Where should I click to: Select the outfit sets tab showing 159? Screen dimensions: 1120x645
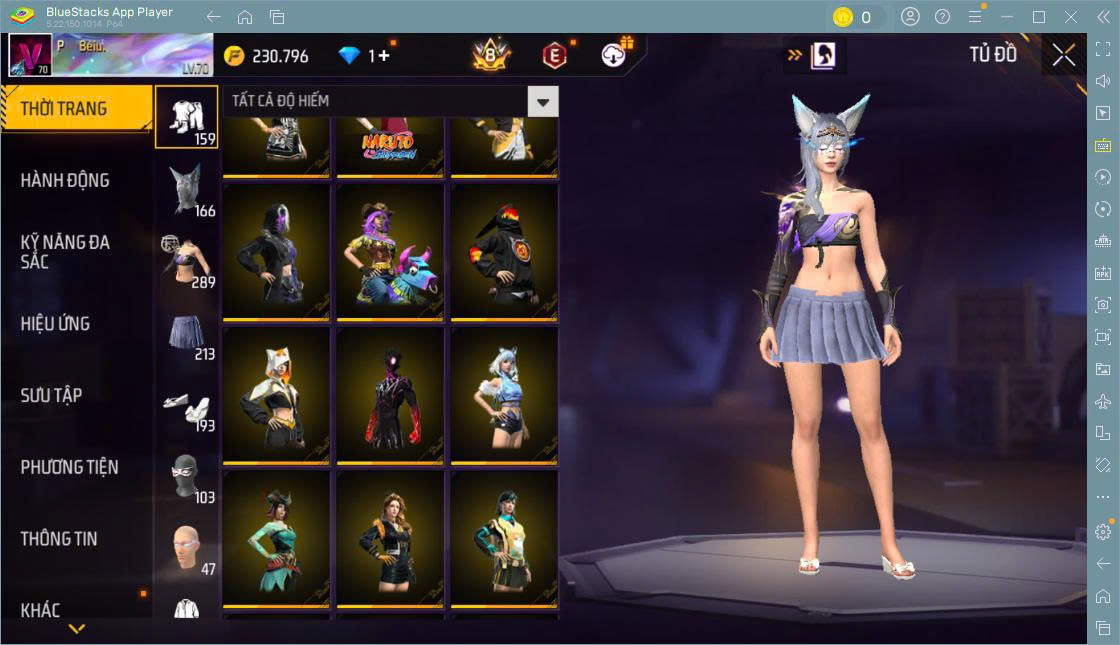coord(186,118)
